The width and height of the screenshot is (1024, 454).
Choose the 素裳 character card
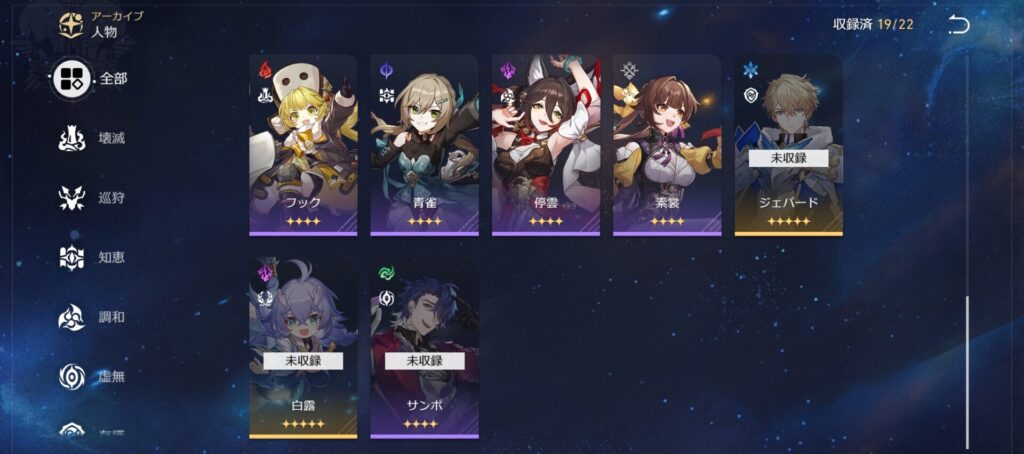667,145
